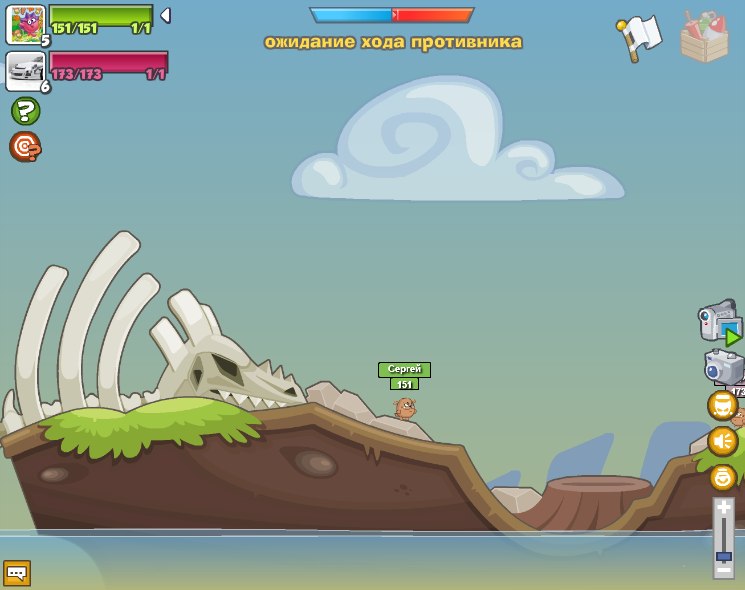This screenshot has width=745, height=590.
Task: Open the green question mark help
Action: [25, 111]
